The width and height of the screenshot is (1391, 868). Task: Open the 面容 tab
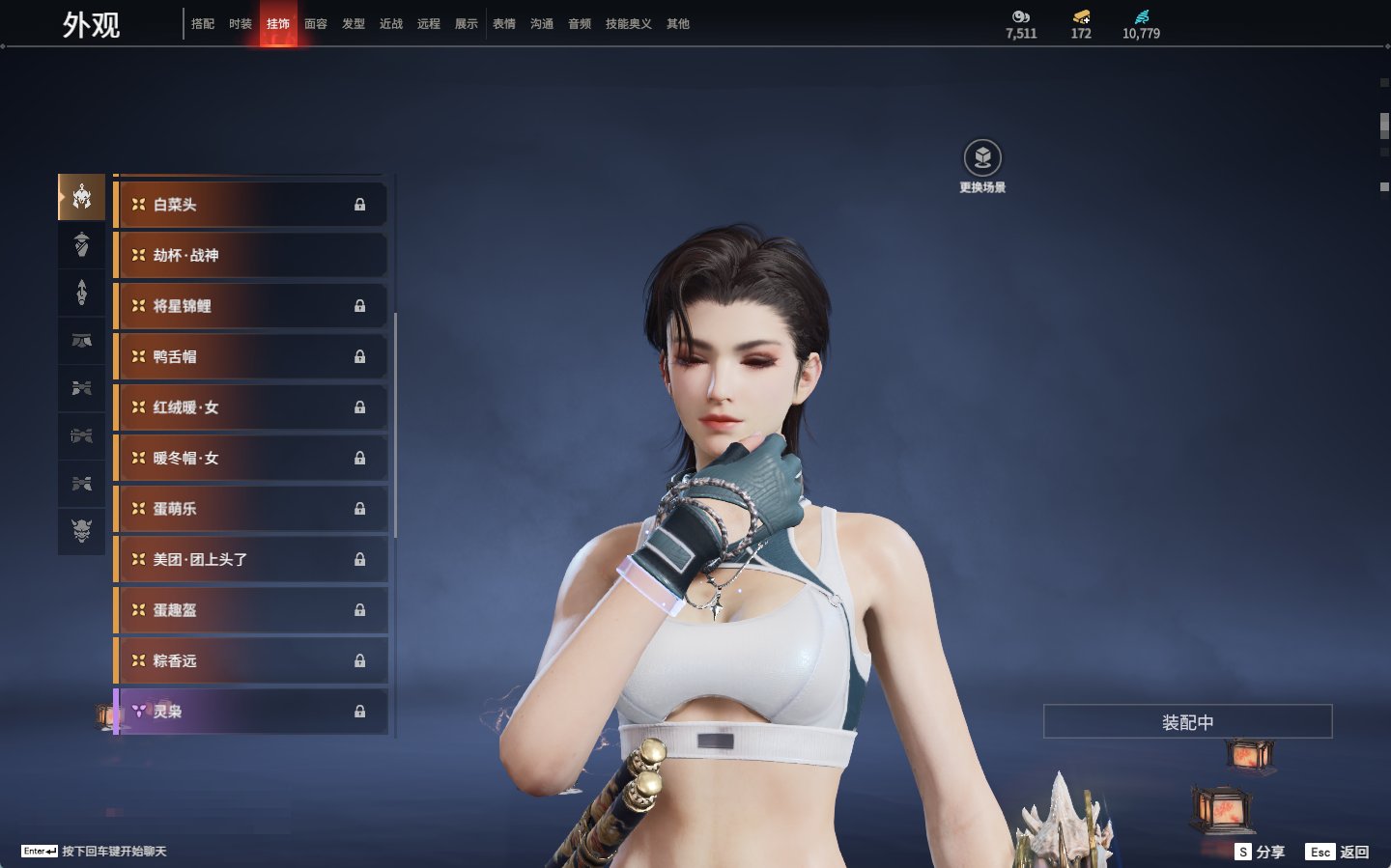[316, 24]
